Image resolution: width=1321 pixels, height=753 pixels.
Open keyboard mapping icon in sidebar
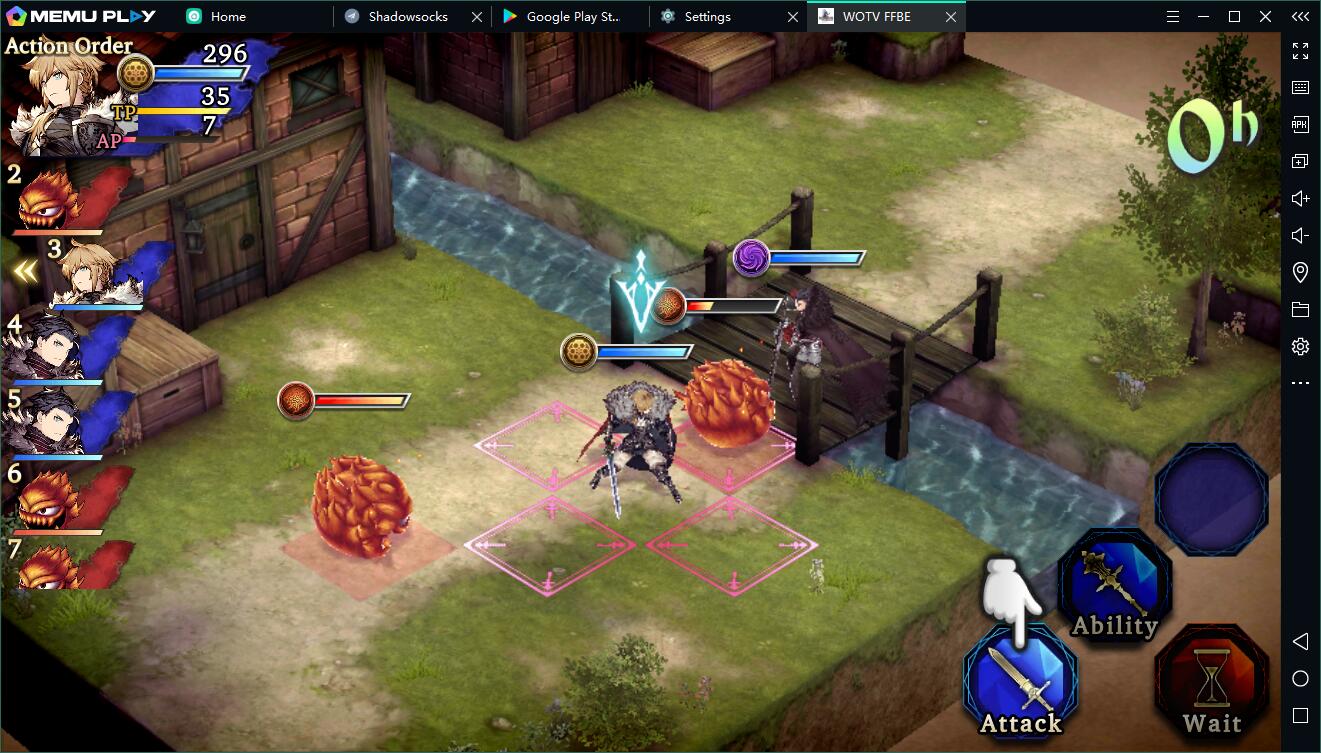[x=1299, y=87]
